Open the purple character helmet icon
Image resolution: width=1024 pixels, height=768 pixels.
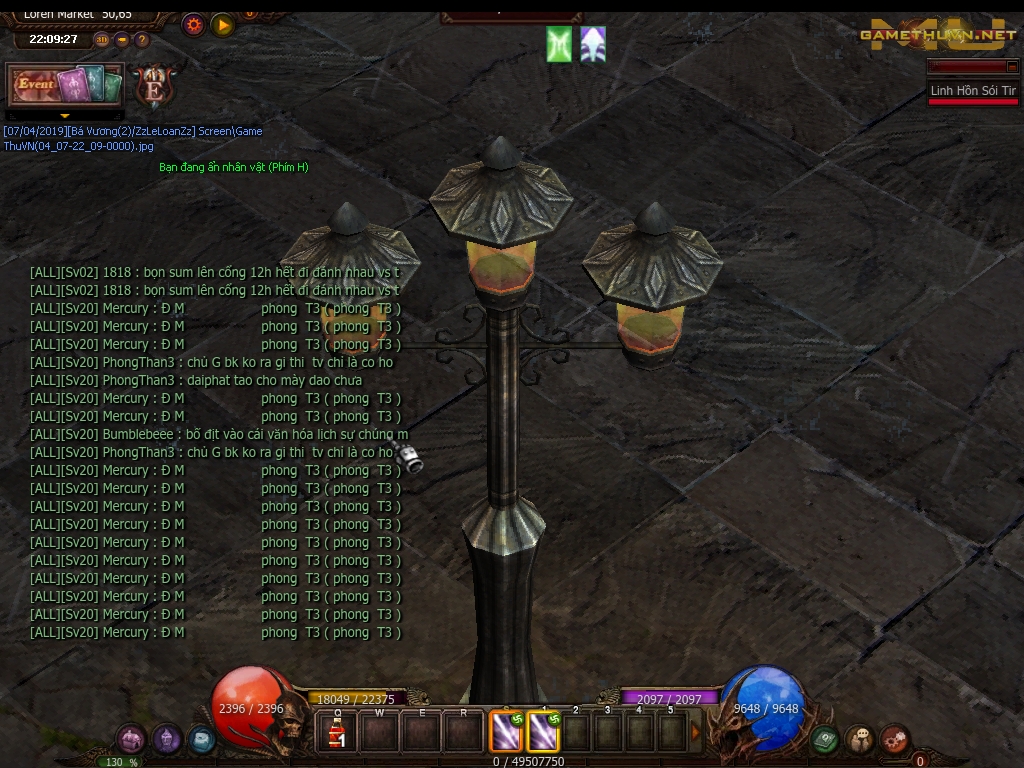click(167, 739)
